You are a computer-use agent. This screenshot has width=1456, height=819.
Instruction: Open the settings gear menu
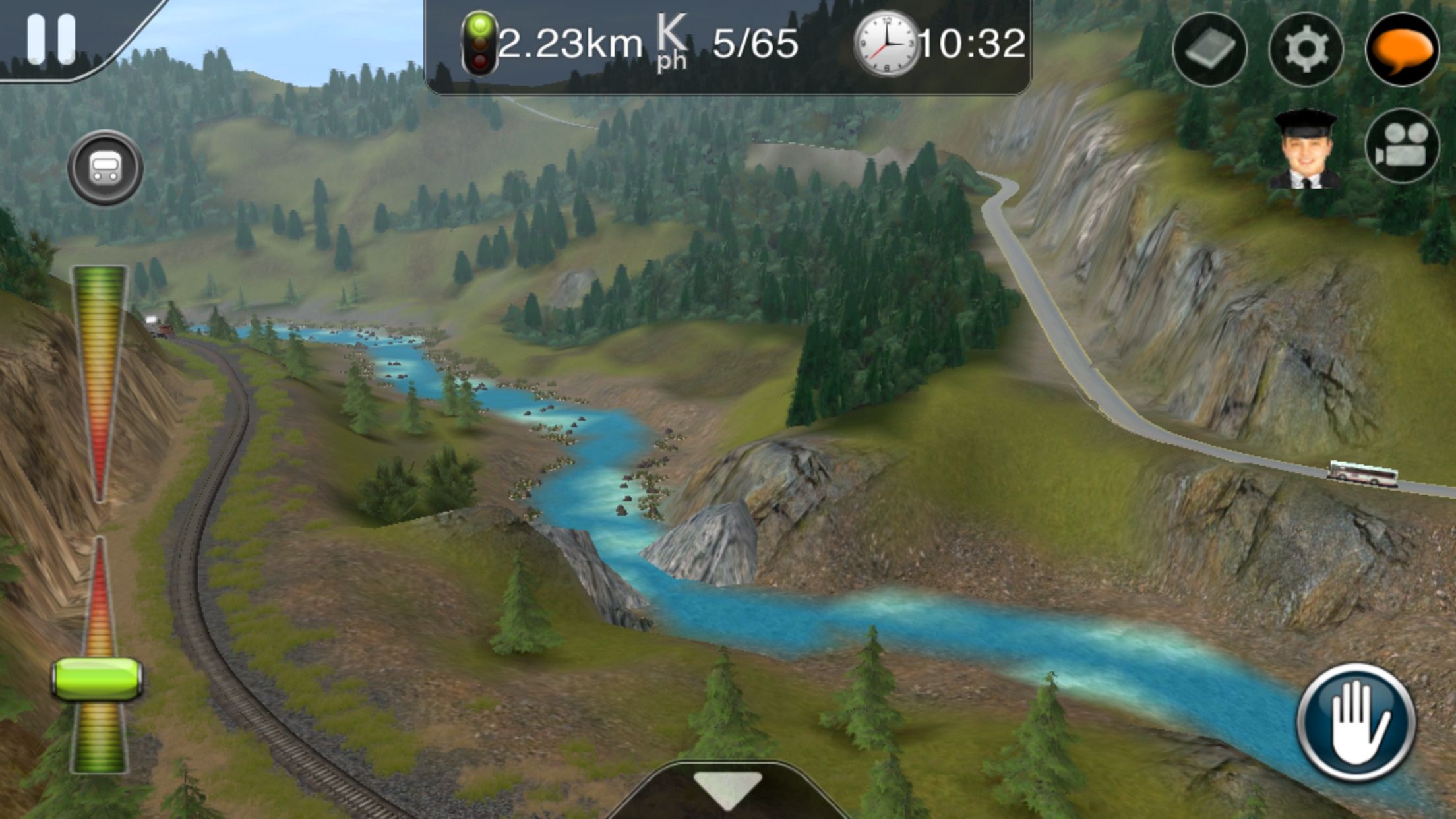coord(1305,49)
